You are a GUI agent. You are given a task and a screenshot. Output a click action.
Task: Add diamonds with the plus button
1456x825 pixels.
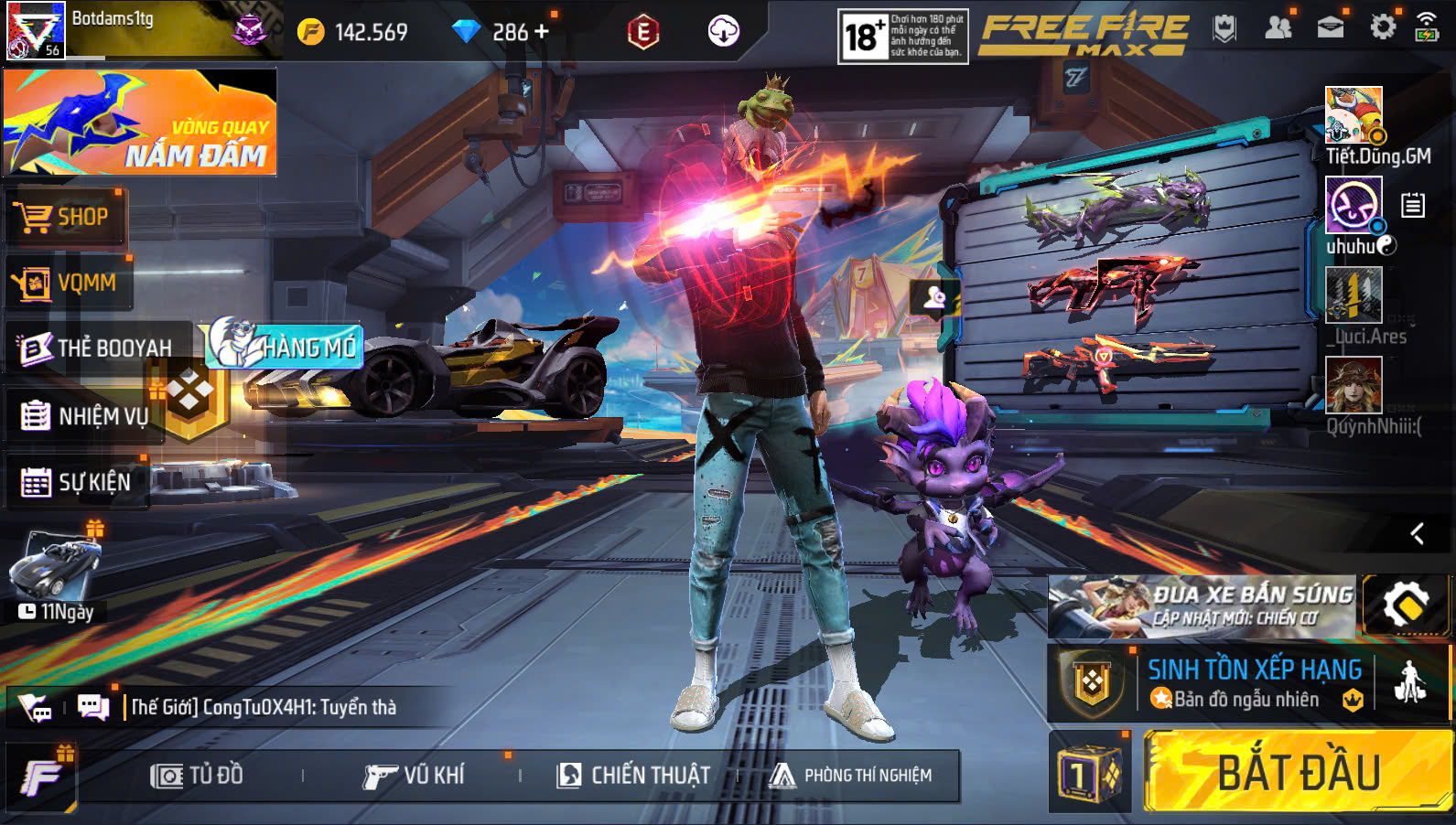tap(542, 32)
